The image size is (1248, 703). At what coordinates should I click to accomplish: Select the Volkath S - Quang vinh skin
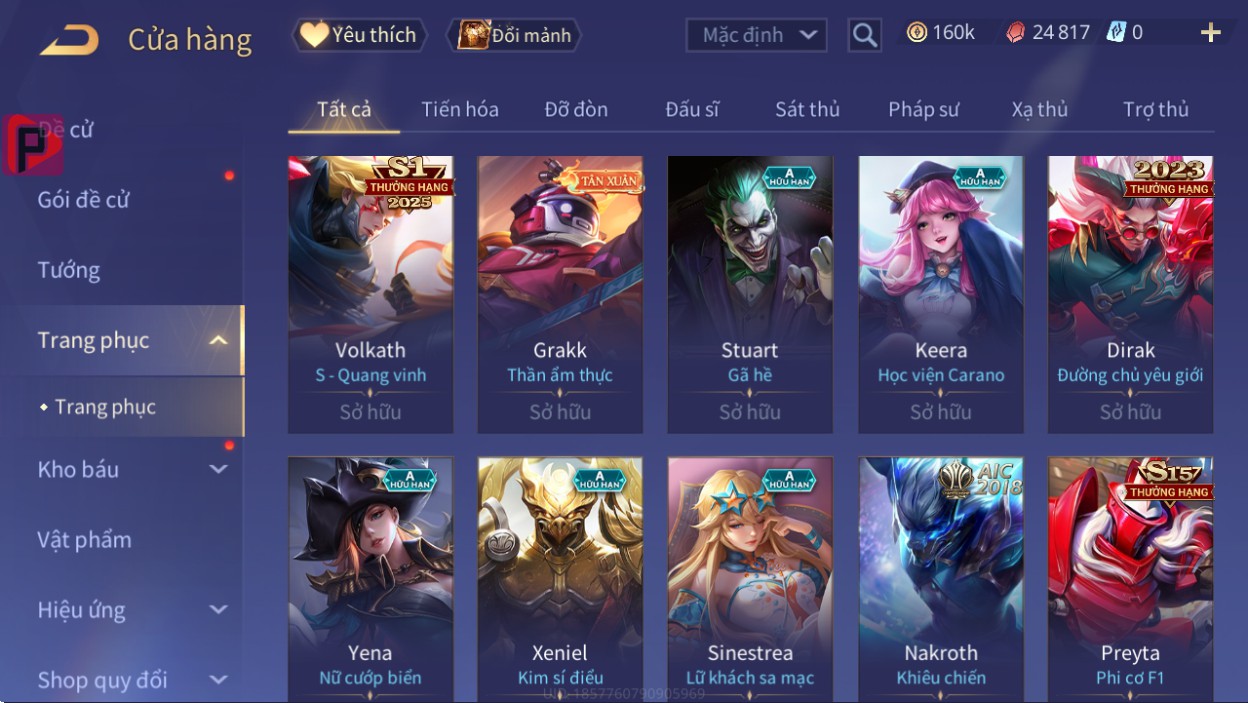(370, 293)
